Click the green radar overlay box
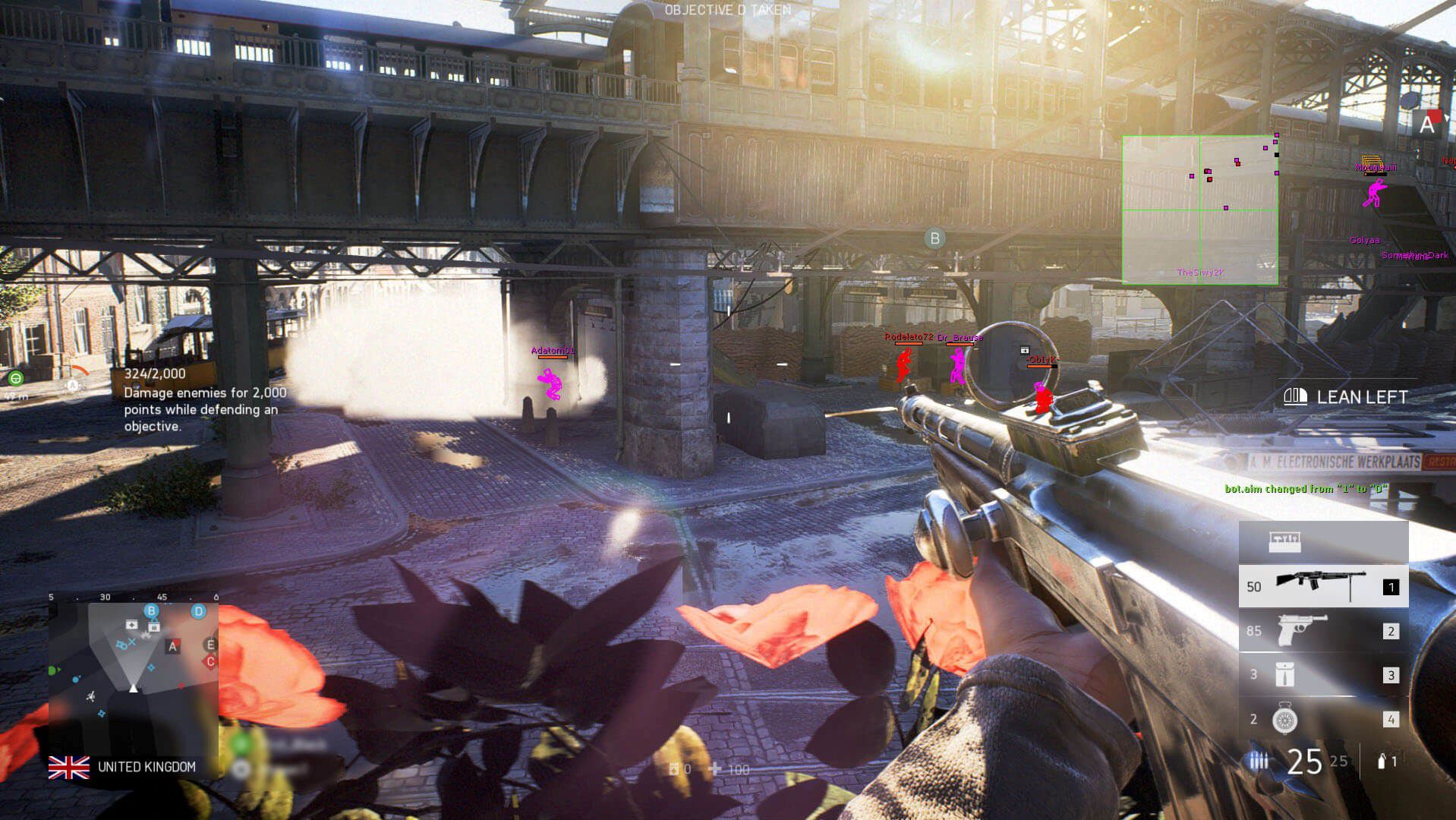Viewport: 1456px width, 820px height. 1199,210
